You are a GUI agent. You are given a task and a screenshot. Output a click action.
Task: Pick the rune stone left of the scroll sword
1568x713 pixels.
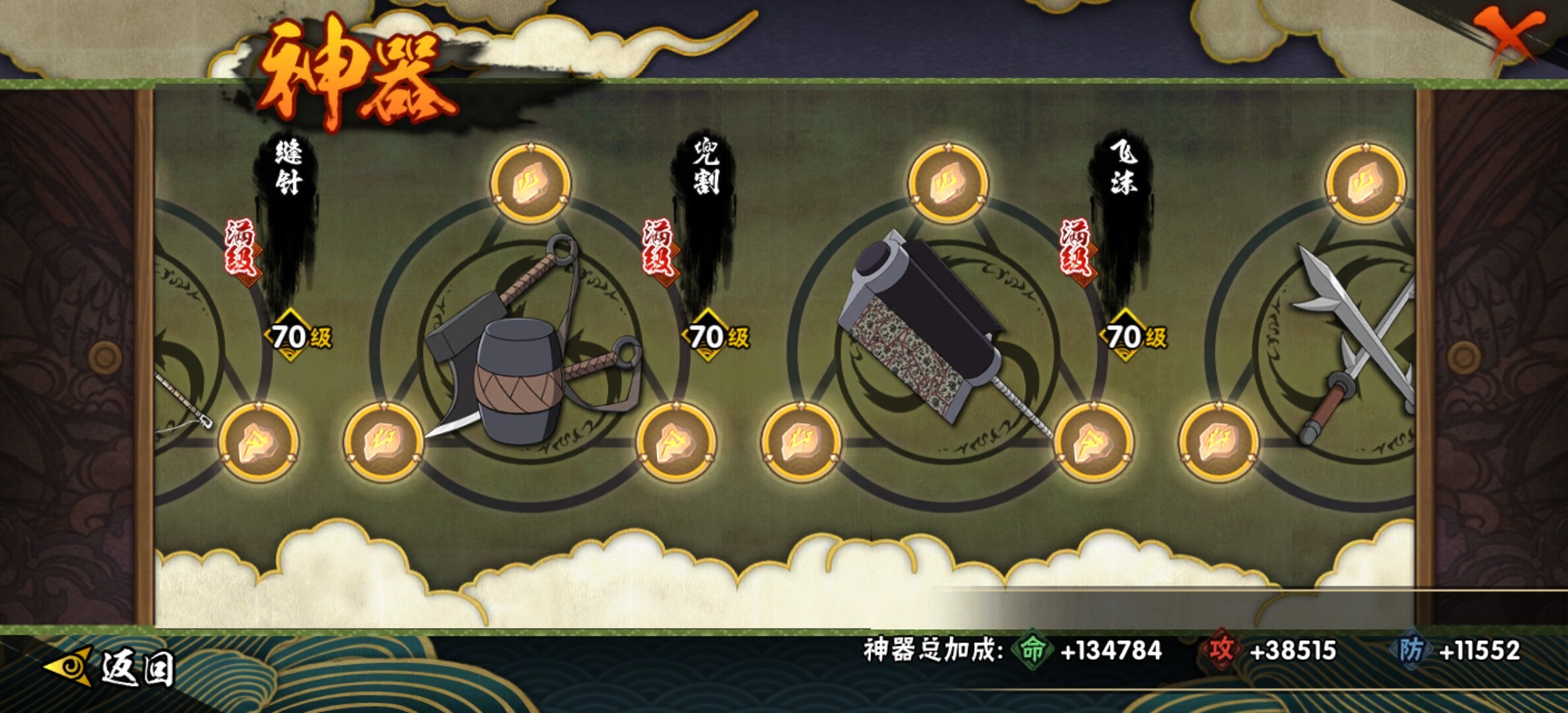coord(800,441)
